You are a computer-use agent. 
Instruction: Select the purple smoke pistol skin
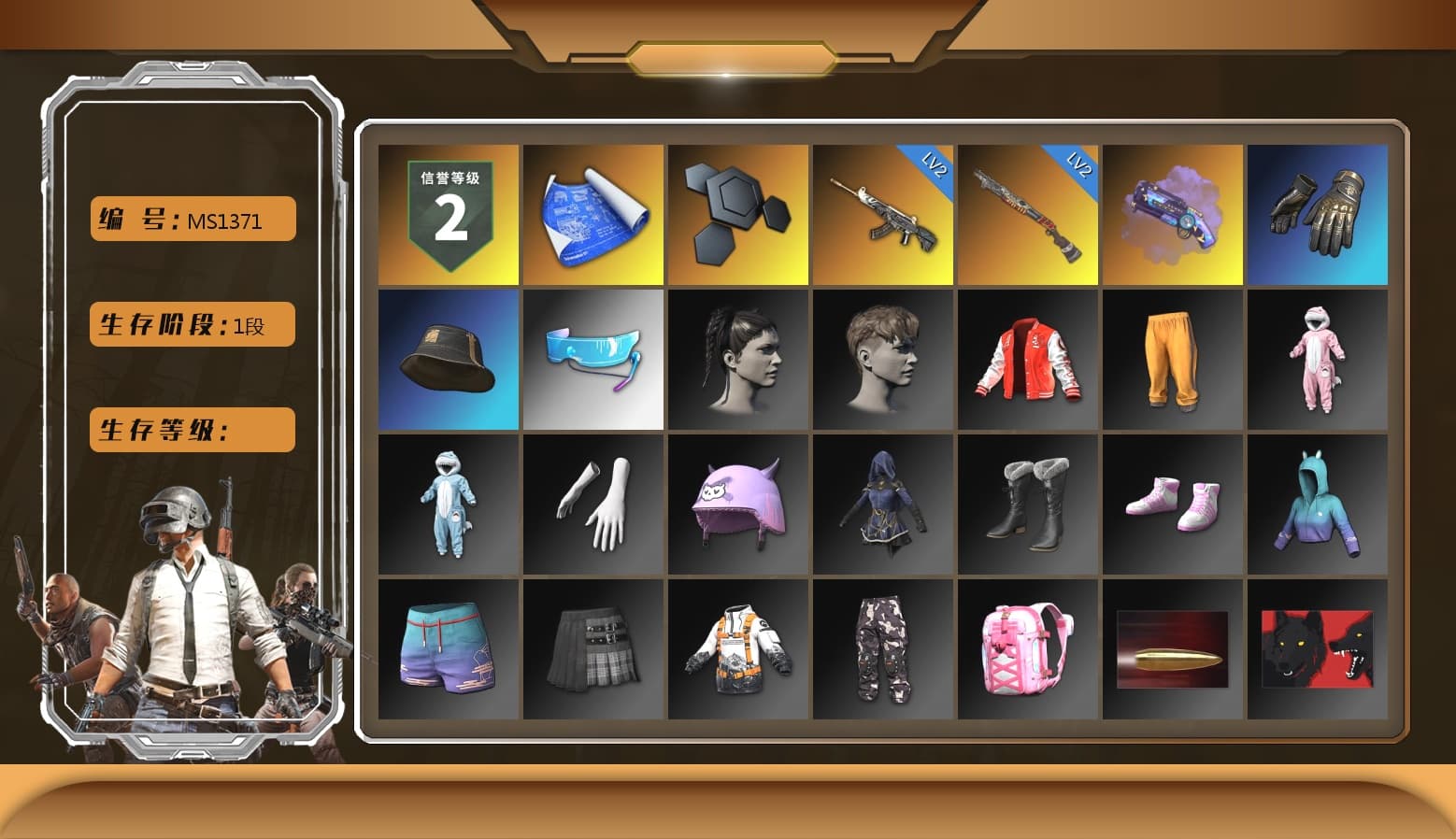coord(1172,214)
